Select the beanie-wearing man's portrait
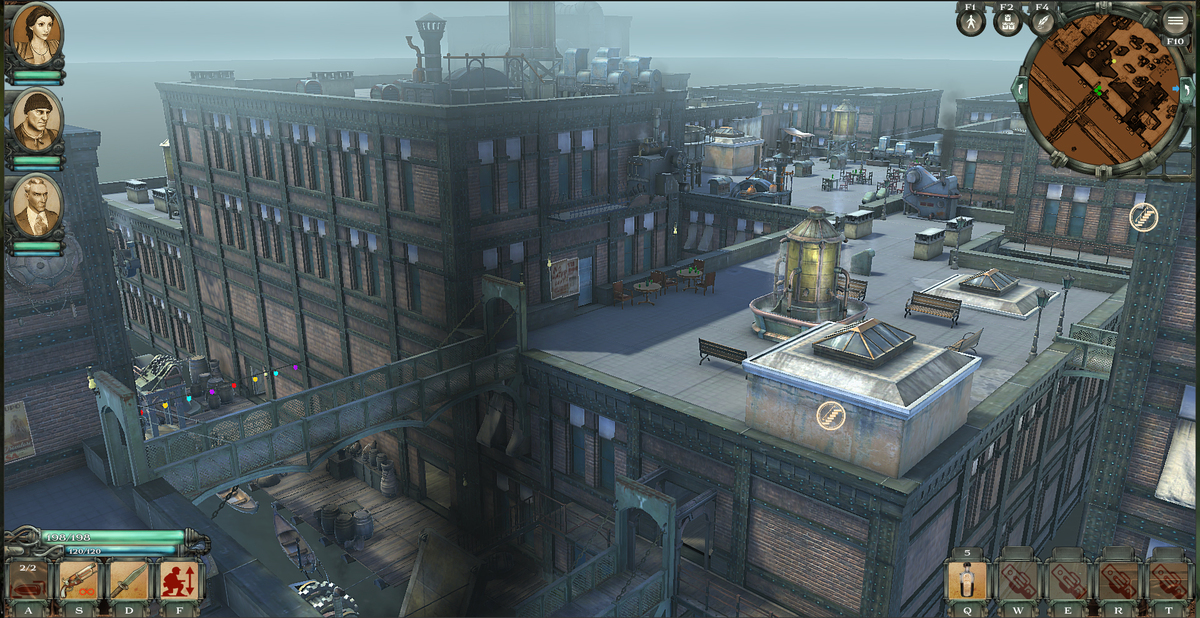Image resolution: width=1200 pixels, height=618 pixels. click(38, 120)
